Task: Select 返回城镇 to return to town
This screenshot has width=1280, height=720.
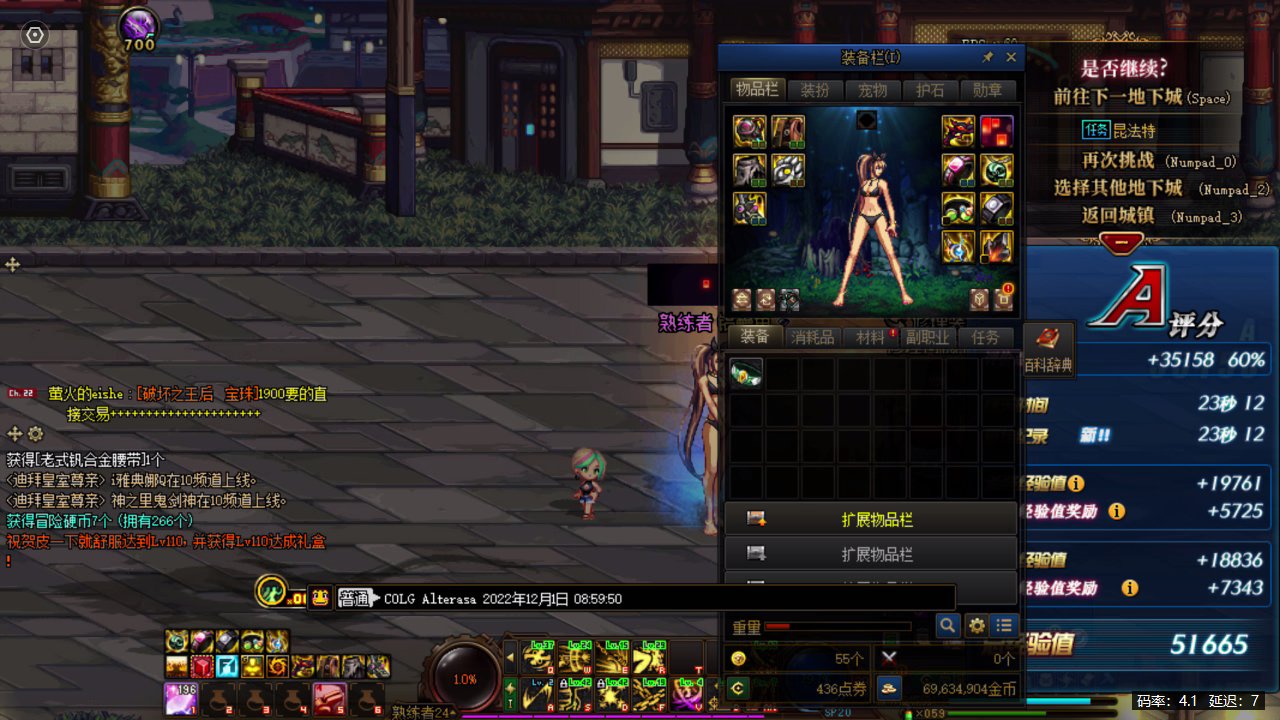Action: click(1118, 215)
